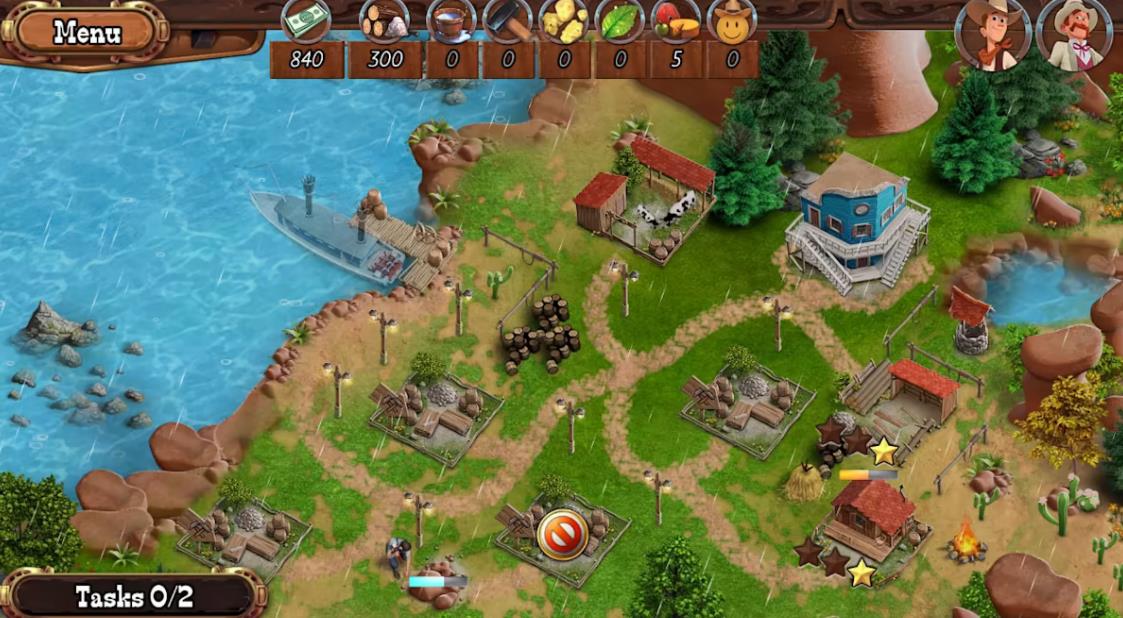Image resolution: width=1123 pixels, height=618 pixels.
Task: Click the green leaf resource icon
Action: (x=620, y=20)
